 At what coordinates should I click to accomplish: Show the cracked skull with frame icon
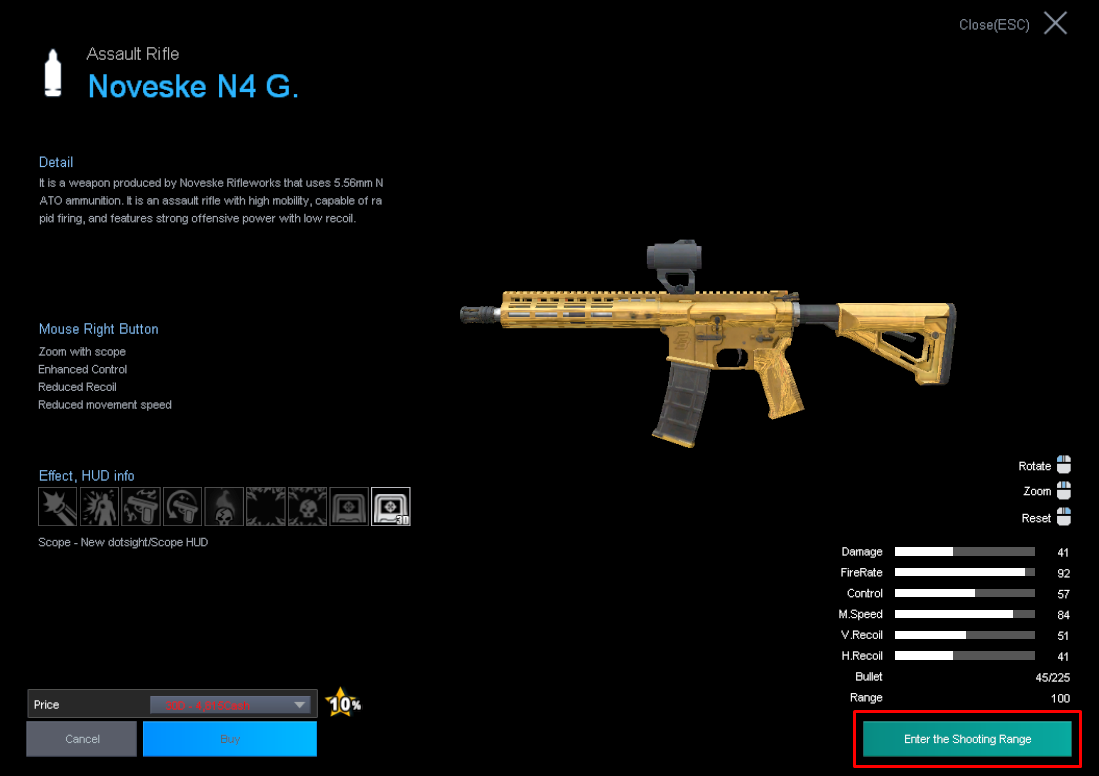tap(307, 507)
